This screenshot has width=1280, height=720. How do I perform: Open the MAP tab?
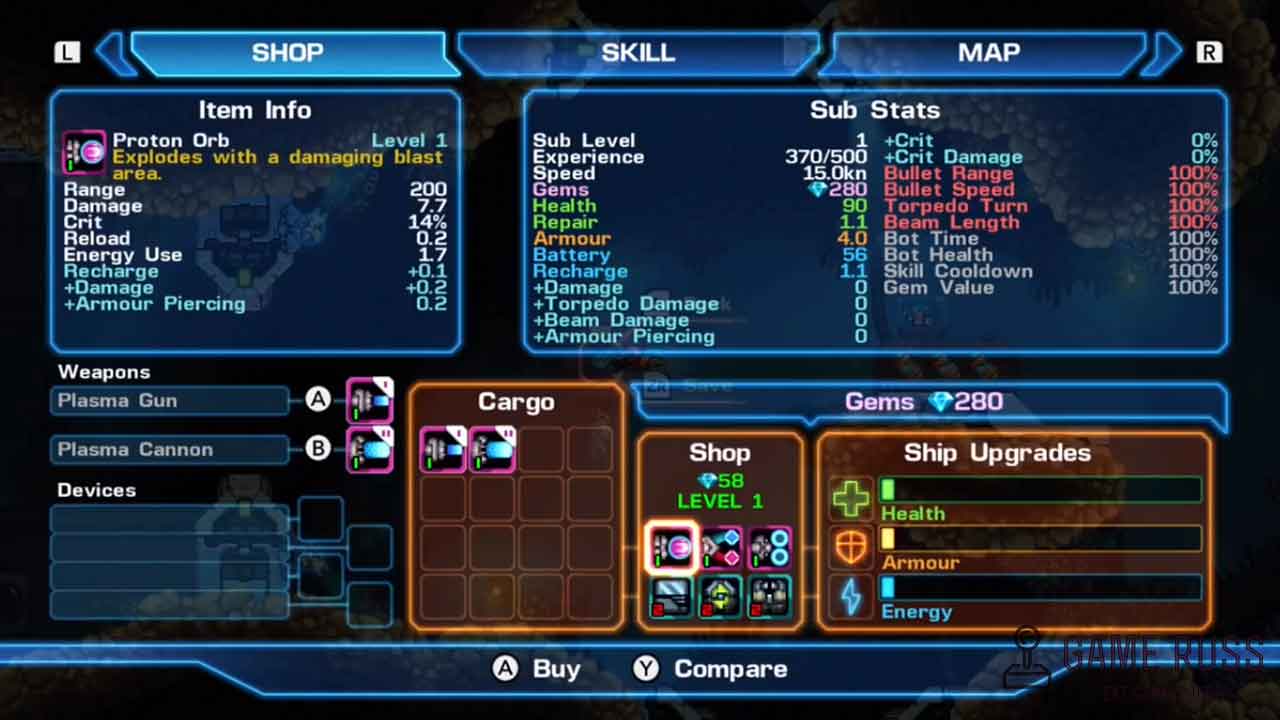coord(988,53)
